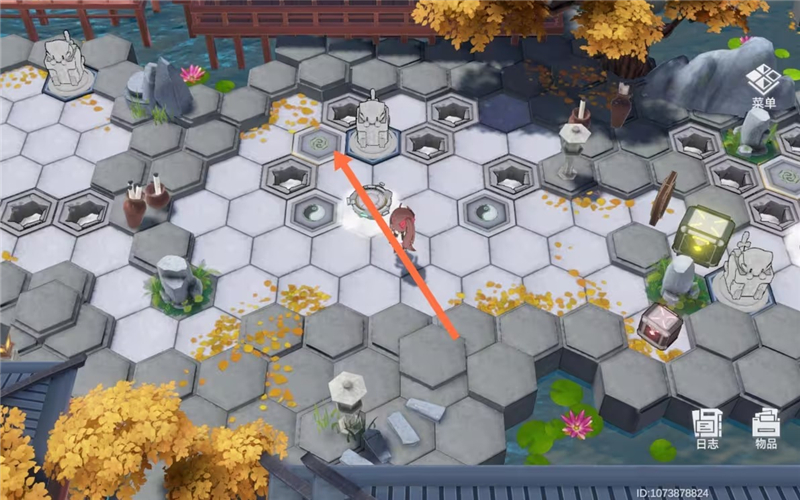
Task: Open the 菜单 menu button
Action: coord(764,84)
